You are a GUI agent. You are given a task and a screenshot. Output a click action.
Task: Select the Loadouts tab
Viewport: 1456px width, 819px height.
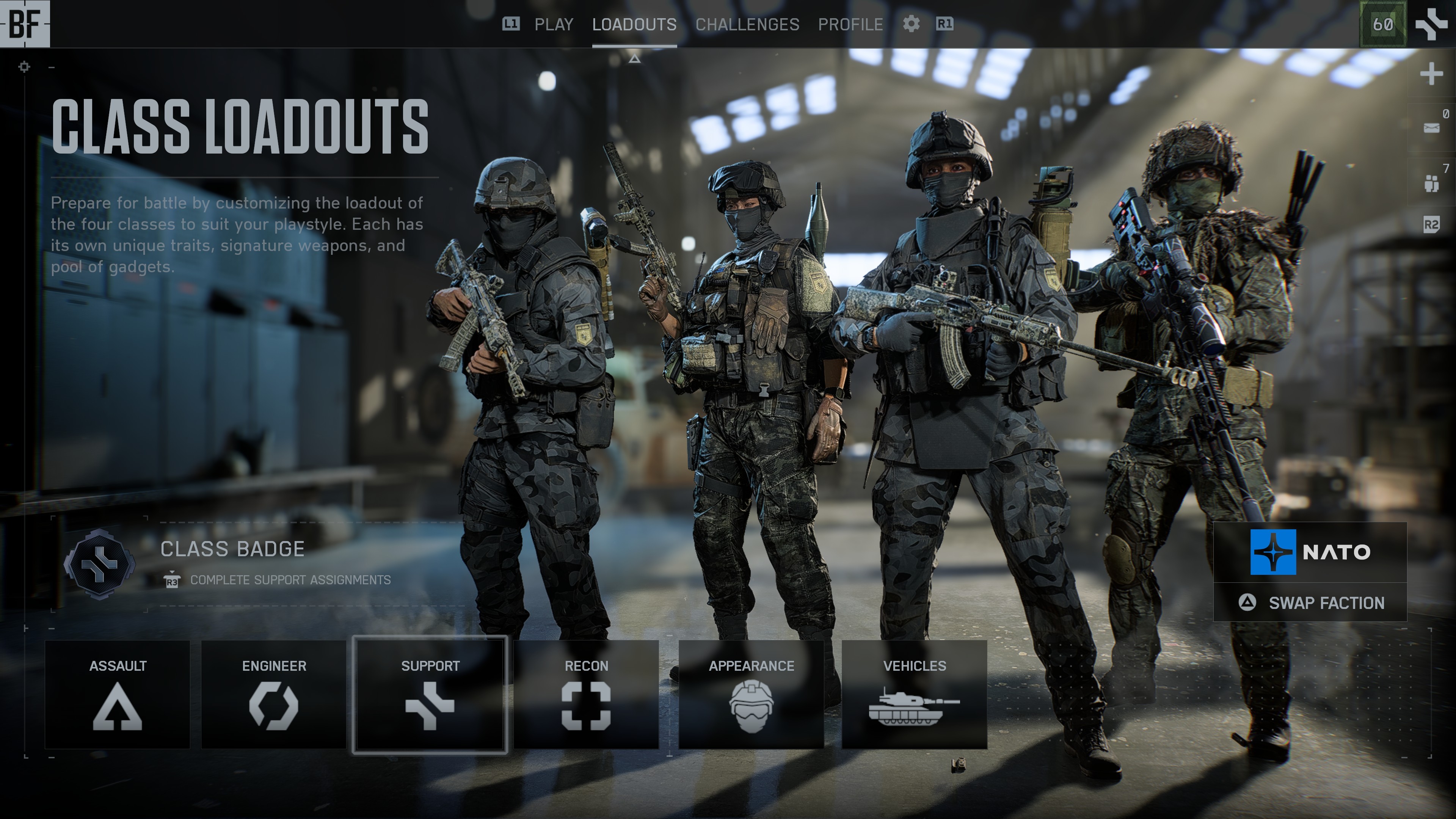[634, 24]
